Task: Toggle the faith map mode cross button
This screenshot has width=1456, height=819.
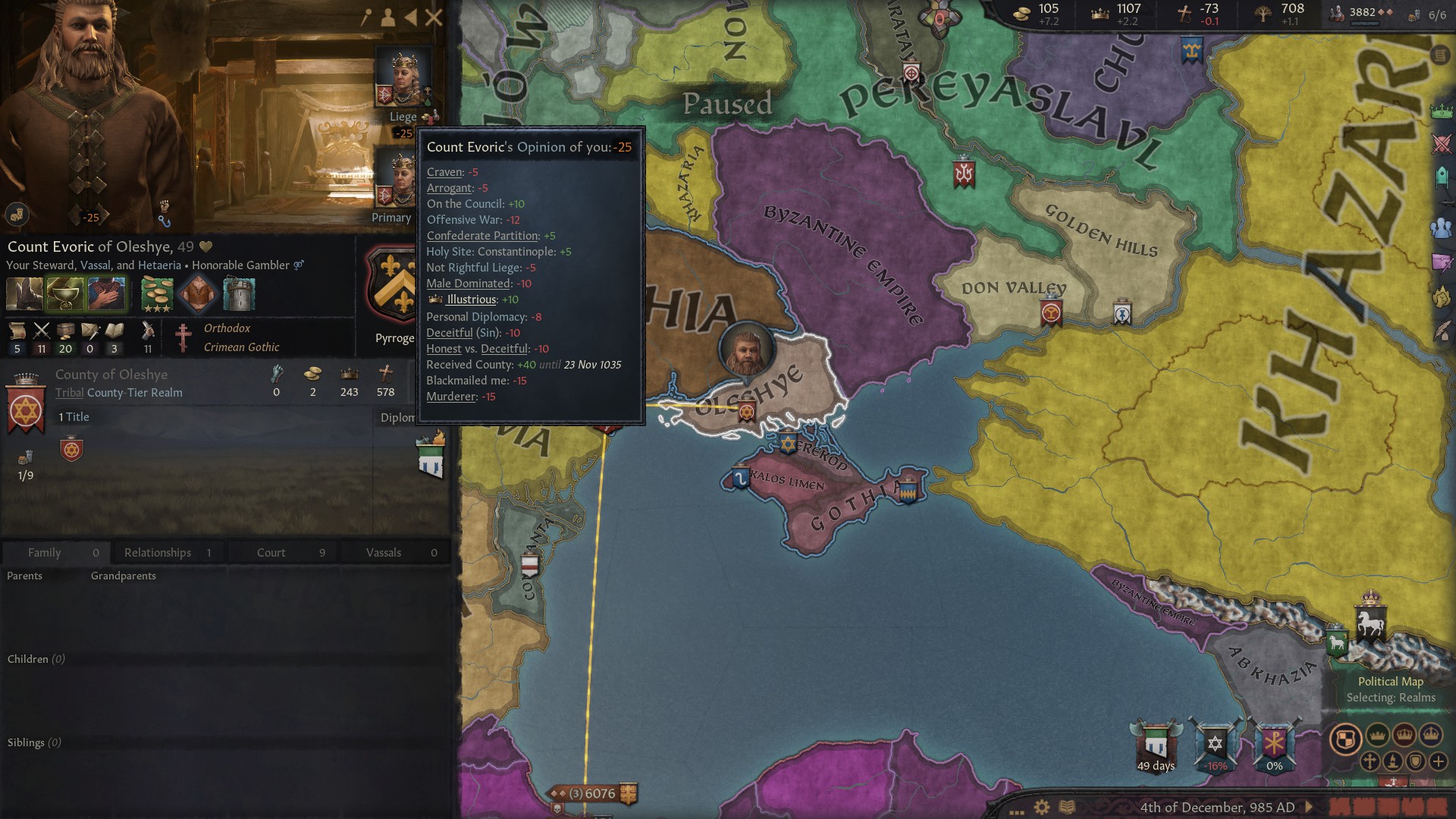Action: [x=1371, y=762]
